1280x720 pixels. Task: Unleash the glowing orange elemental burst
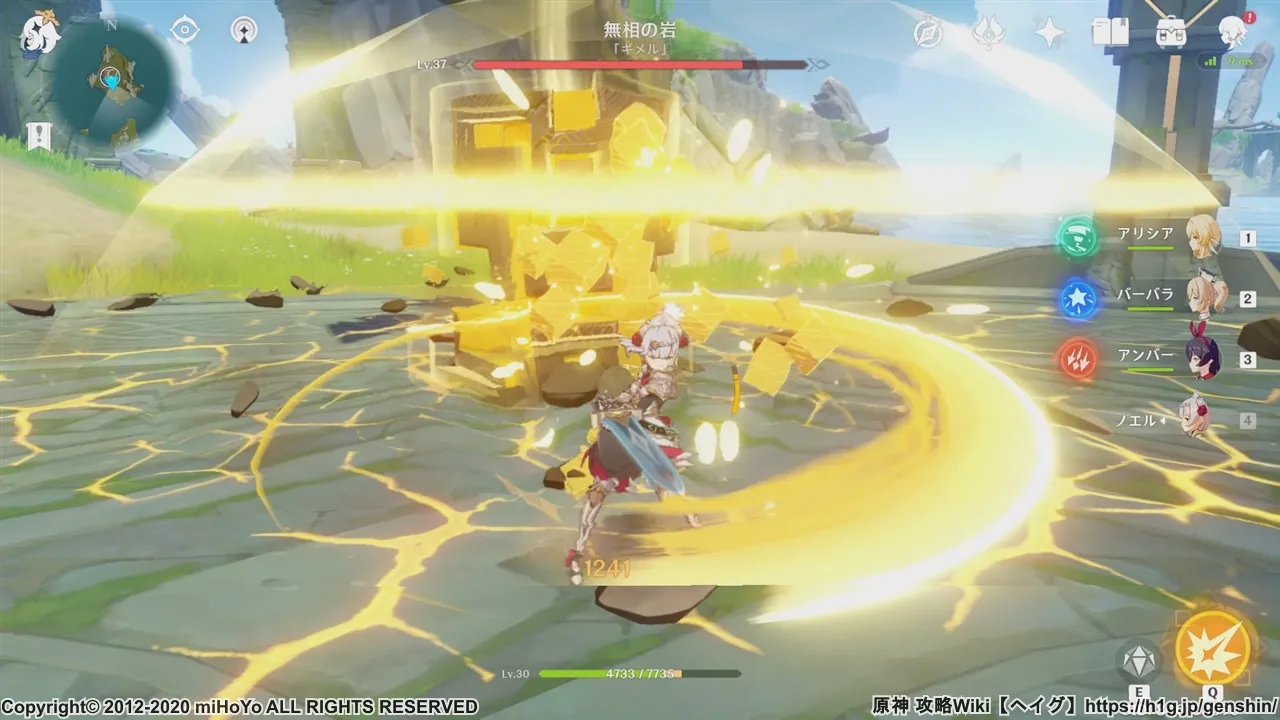point(1213,648)
